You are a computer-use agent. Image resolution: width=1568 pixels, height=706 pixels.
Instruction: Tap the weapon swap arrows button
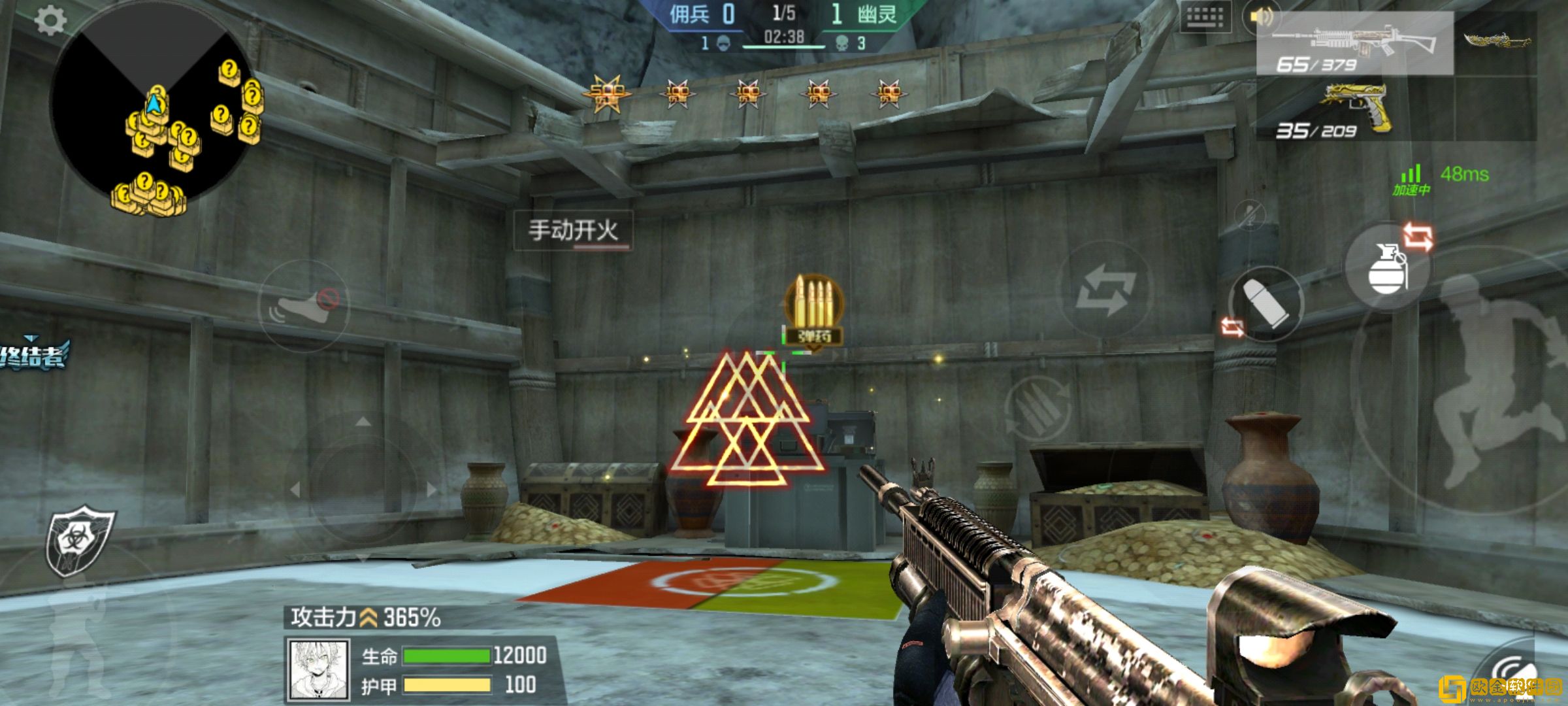1105,289
